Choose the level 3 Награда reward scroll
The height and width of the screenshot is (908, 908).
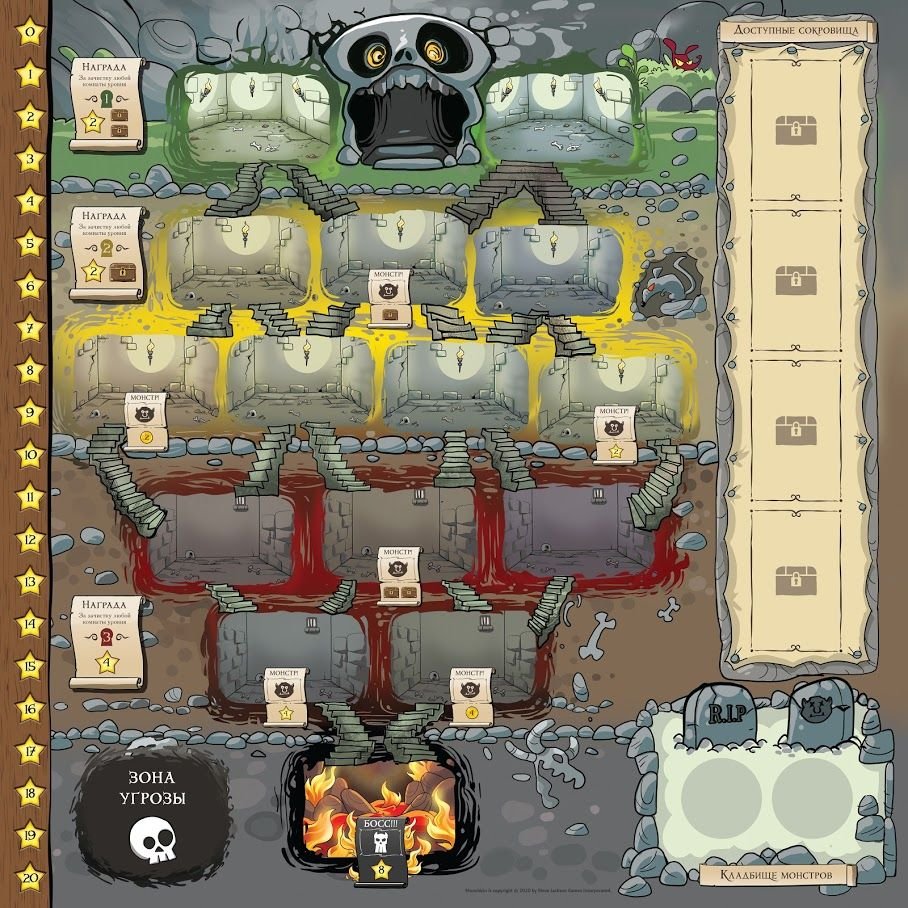click(106, 640)
